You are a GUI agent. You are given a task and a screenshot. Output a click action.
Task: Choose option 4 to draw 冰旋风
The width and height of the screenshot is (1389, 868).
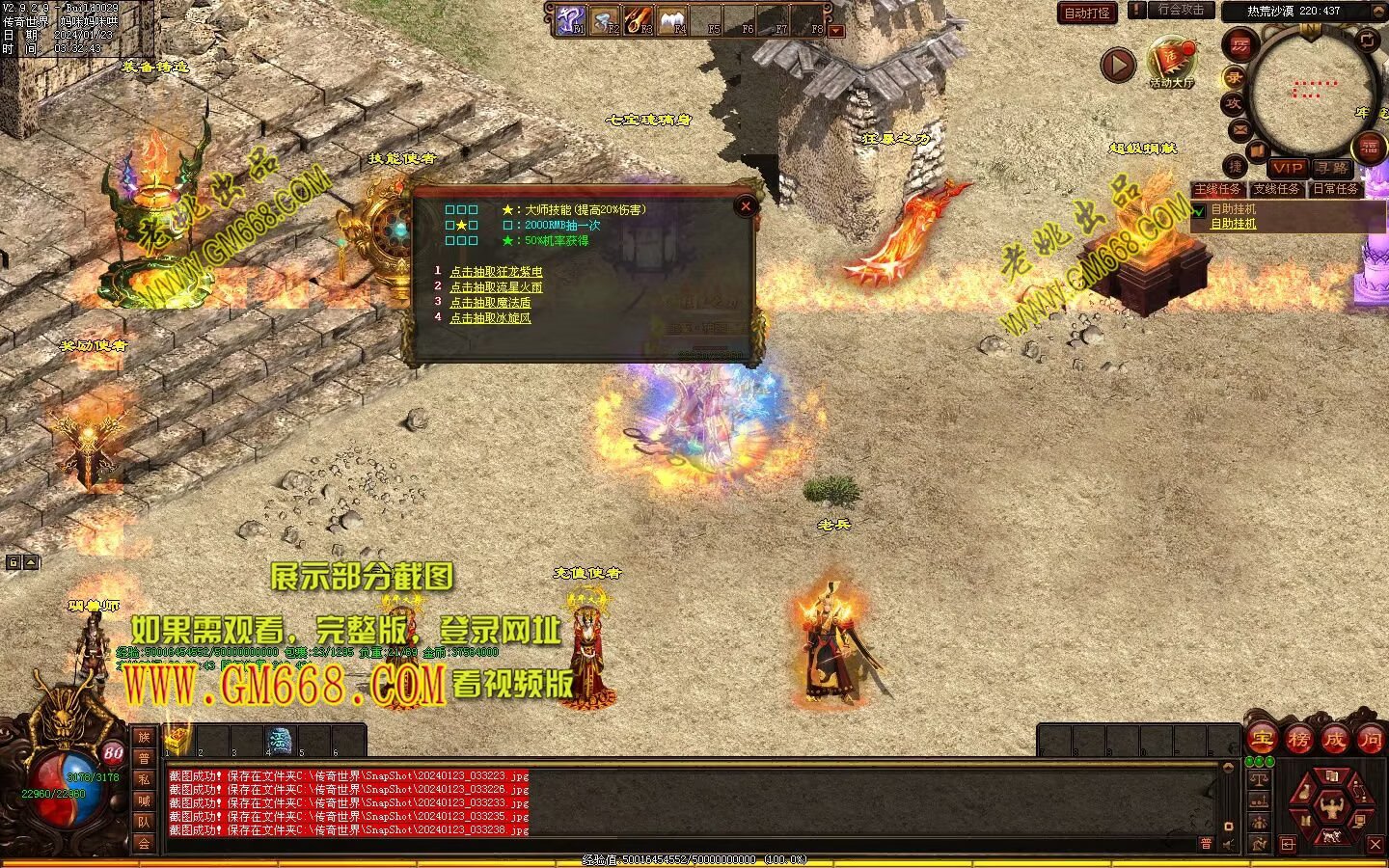490,317
